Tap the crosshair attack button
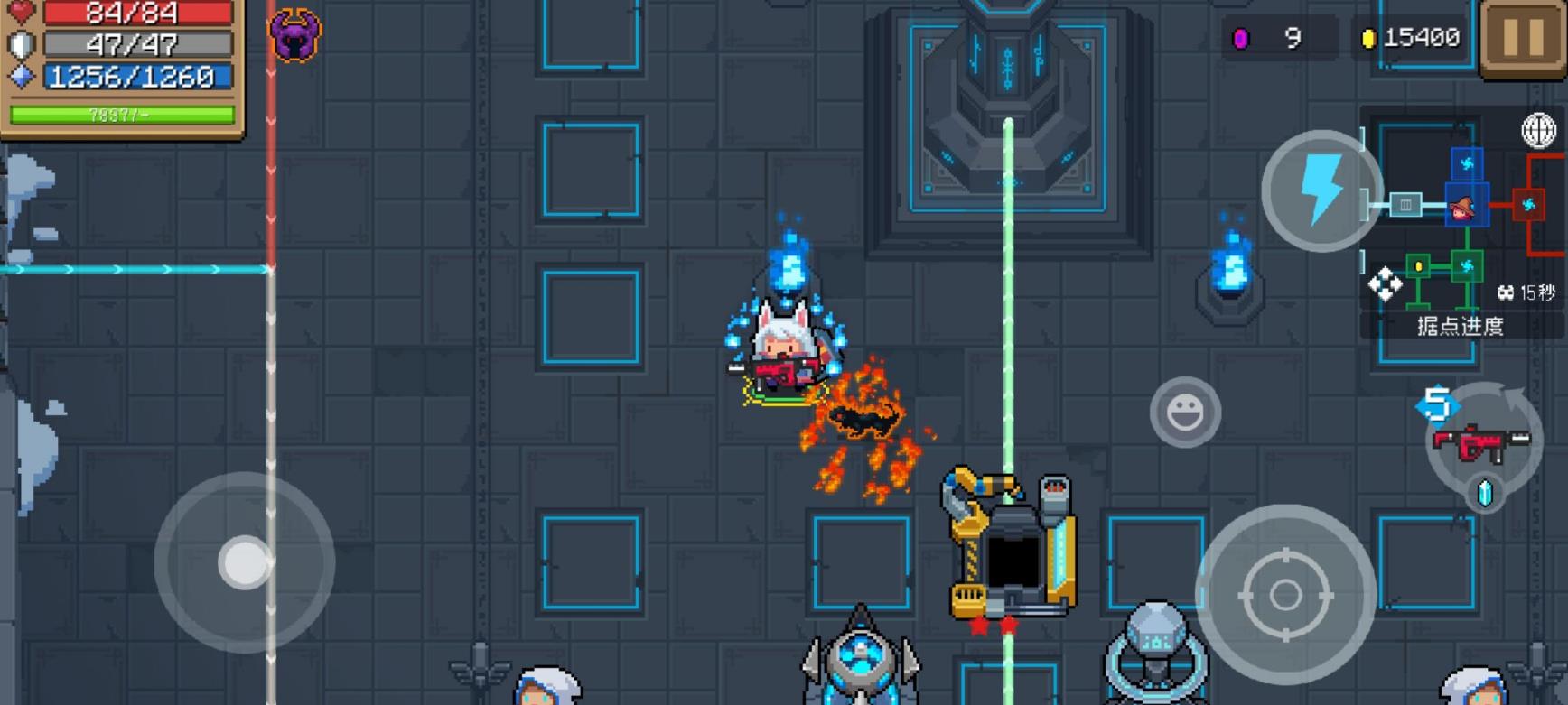The height and width of the screenshot is (705, 1568). coord(1285,596)
